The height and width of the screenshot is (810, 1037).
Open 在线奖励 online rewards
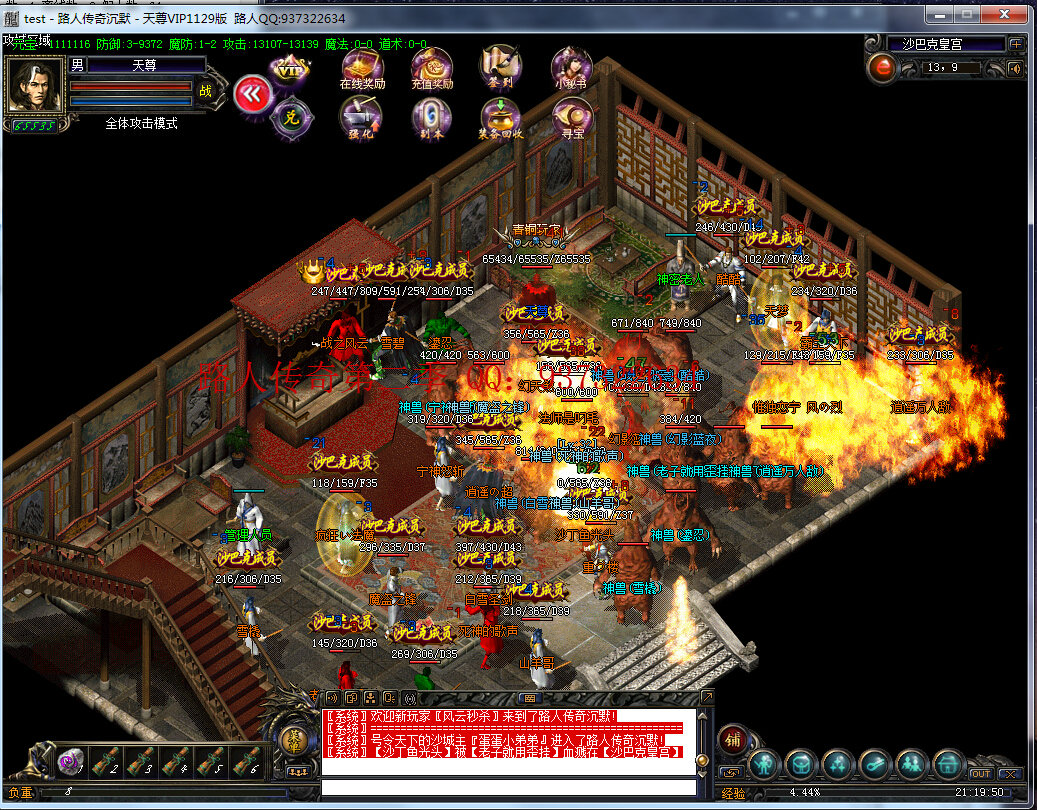[361, 66]
